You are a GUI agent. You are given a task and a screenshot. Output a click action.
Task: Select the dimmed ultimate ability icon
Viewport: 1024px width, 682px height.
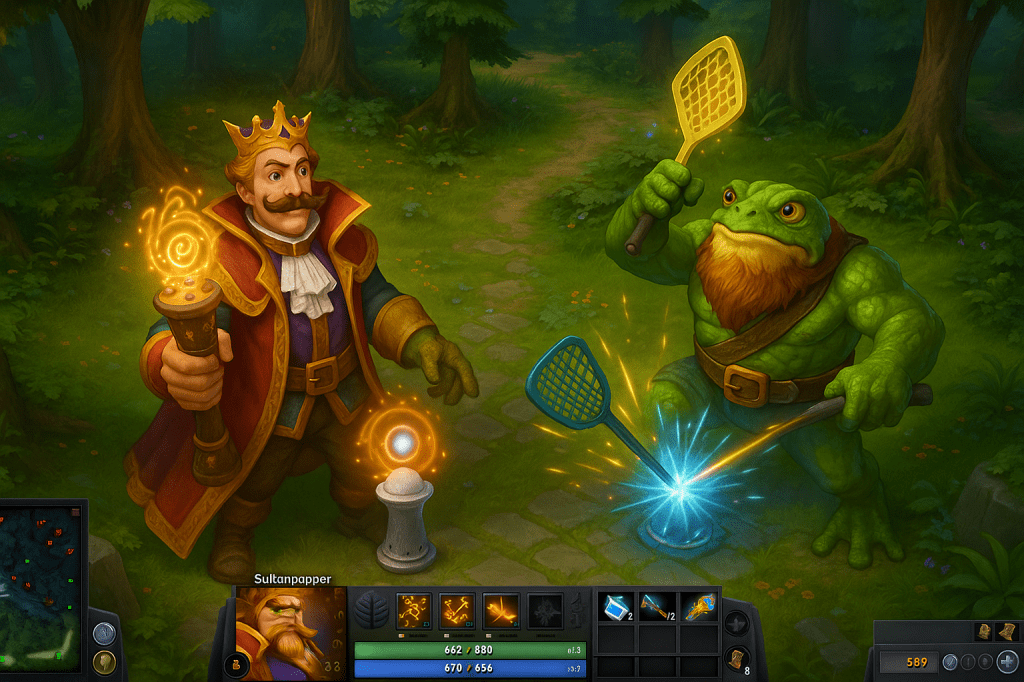click(544, 609)
